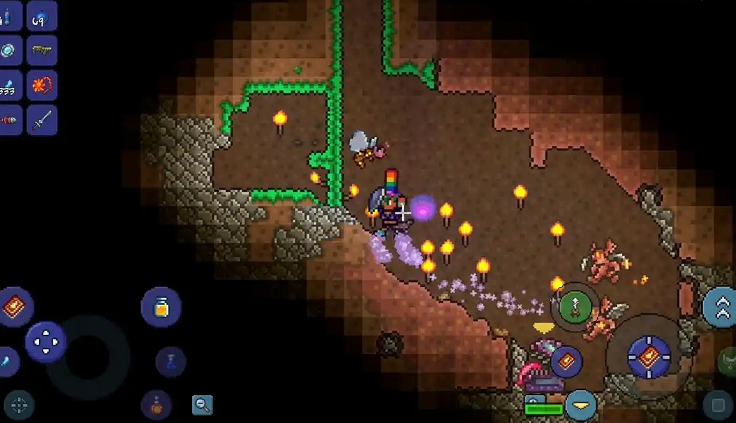Use the orange healing potion quick button
This screenshot has width=736, height=423.
click(x=157, y=405)
